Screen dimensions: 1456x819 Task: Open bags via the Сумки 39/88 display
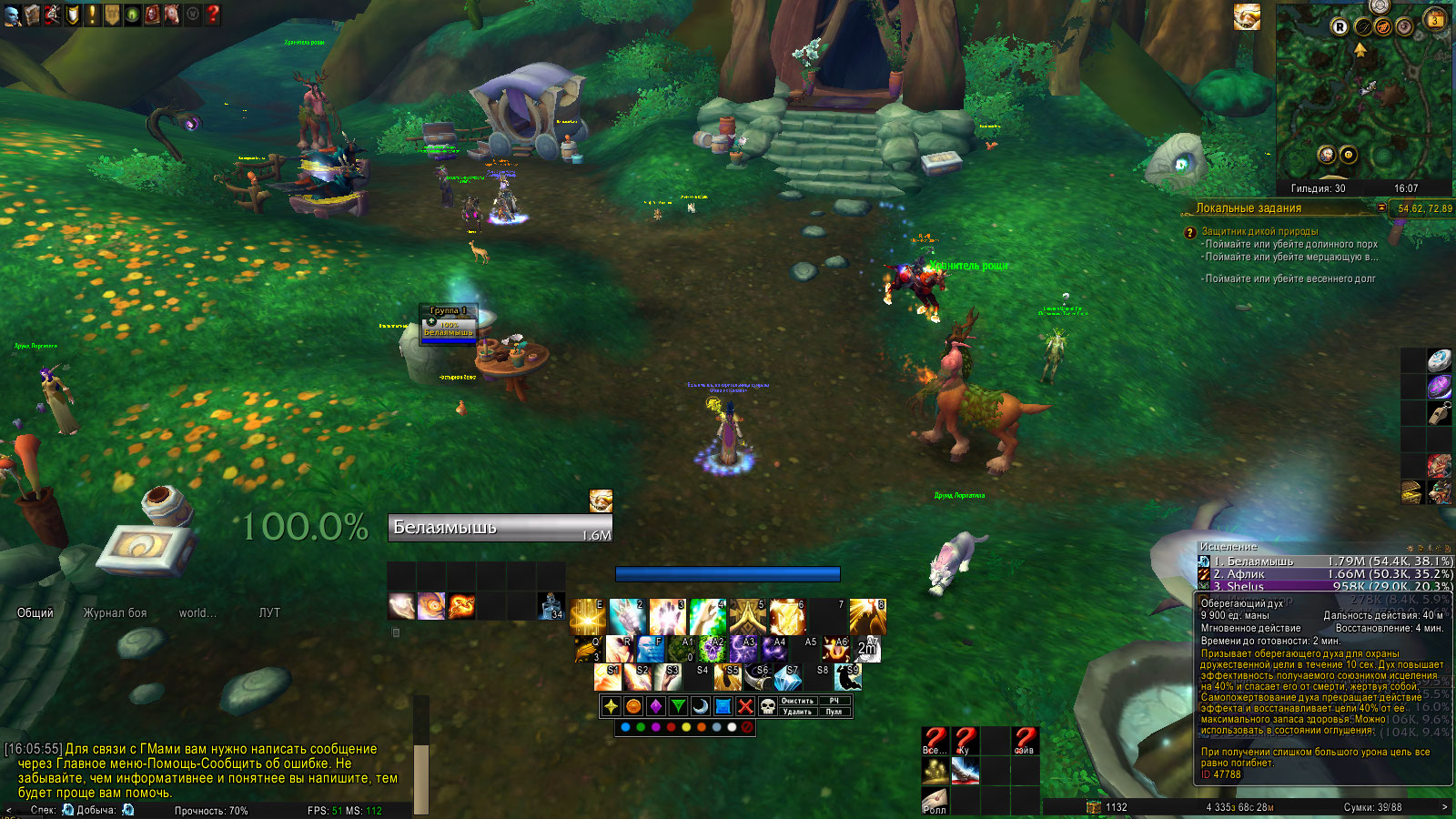(x=1372, y=807)
